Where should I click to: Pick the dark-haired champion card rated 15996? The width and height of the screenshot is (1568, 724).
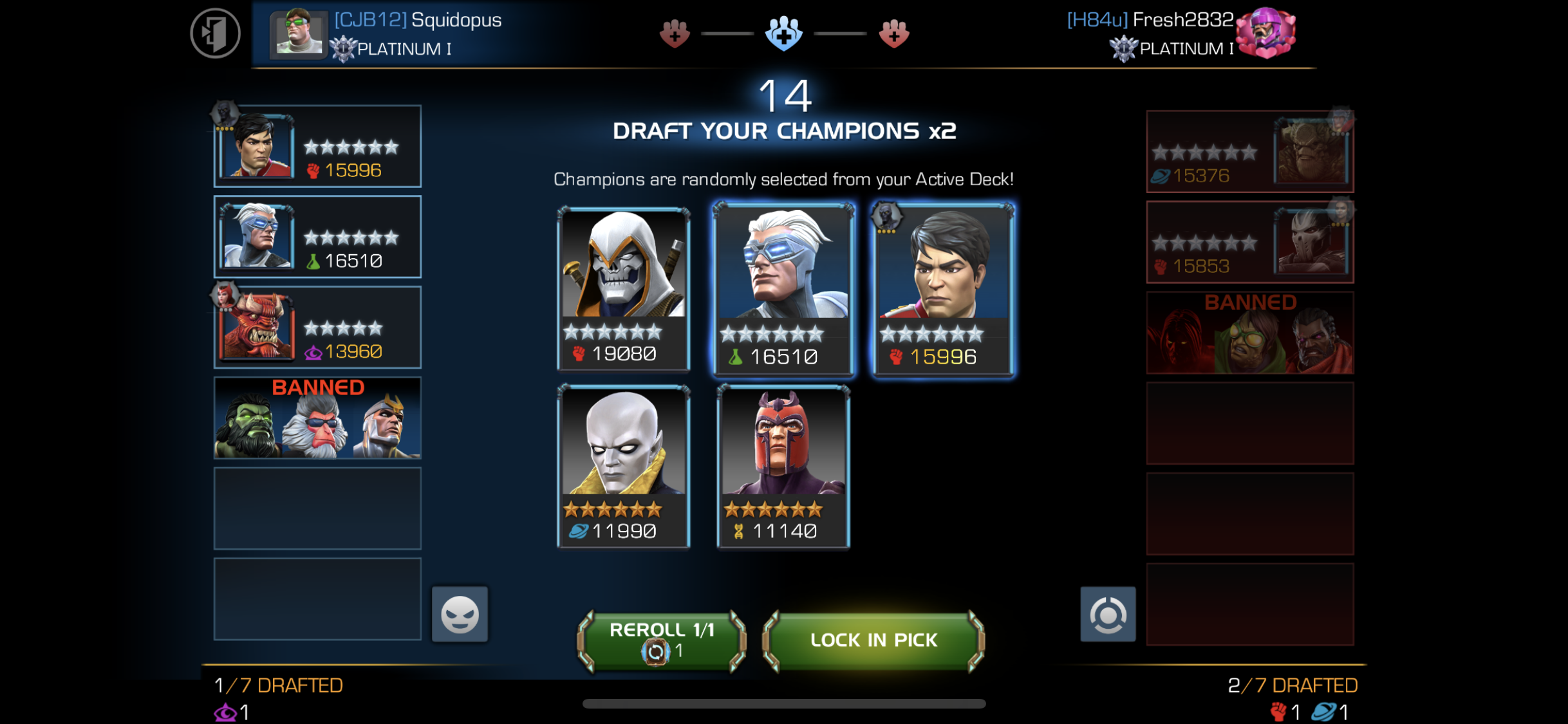coord(943,290)
